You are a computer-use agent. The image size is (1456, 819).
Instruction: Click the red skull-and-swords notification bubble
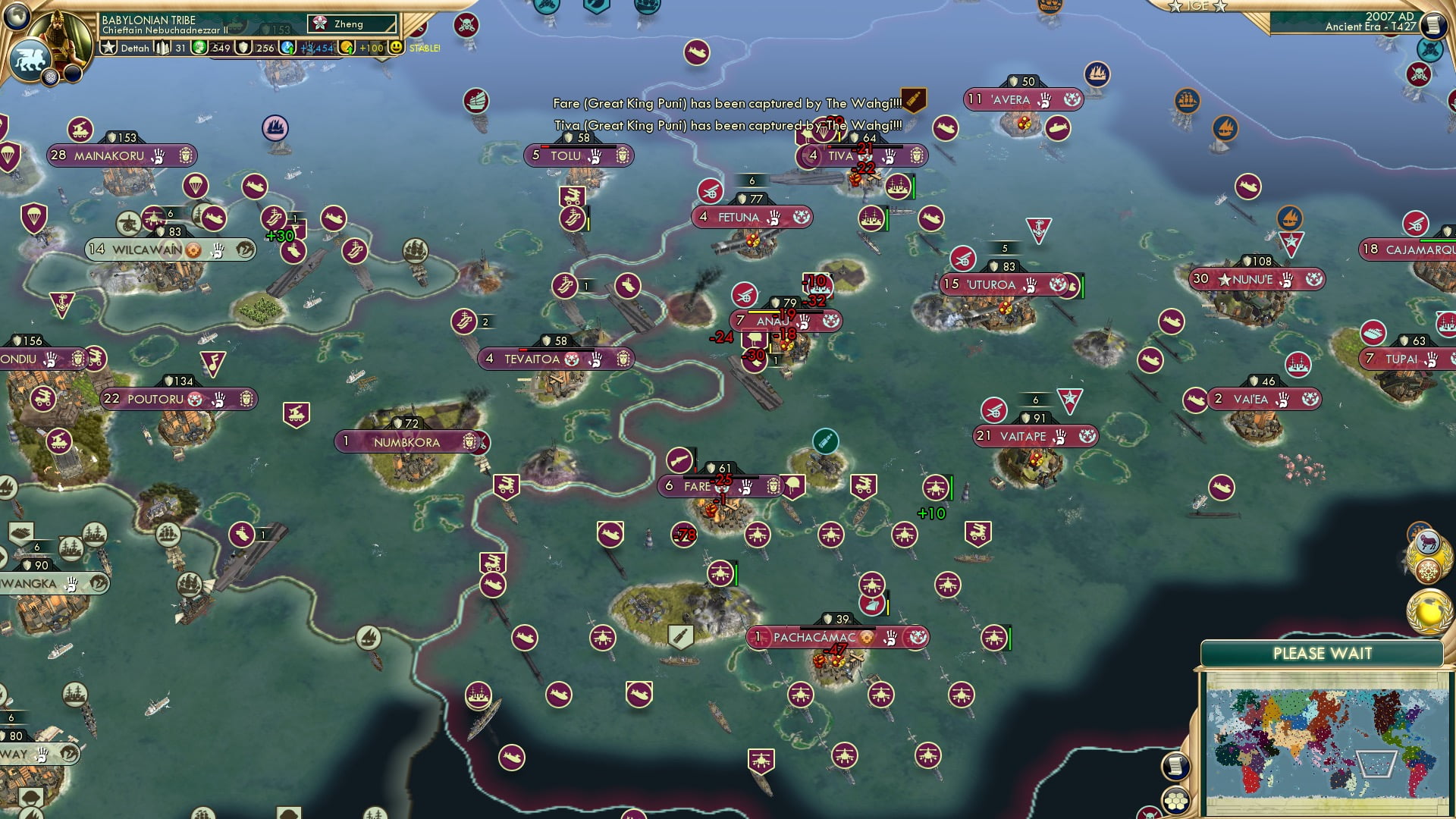pos(1418,74)
